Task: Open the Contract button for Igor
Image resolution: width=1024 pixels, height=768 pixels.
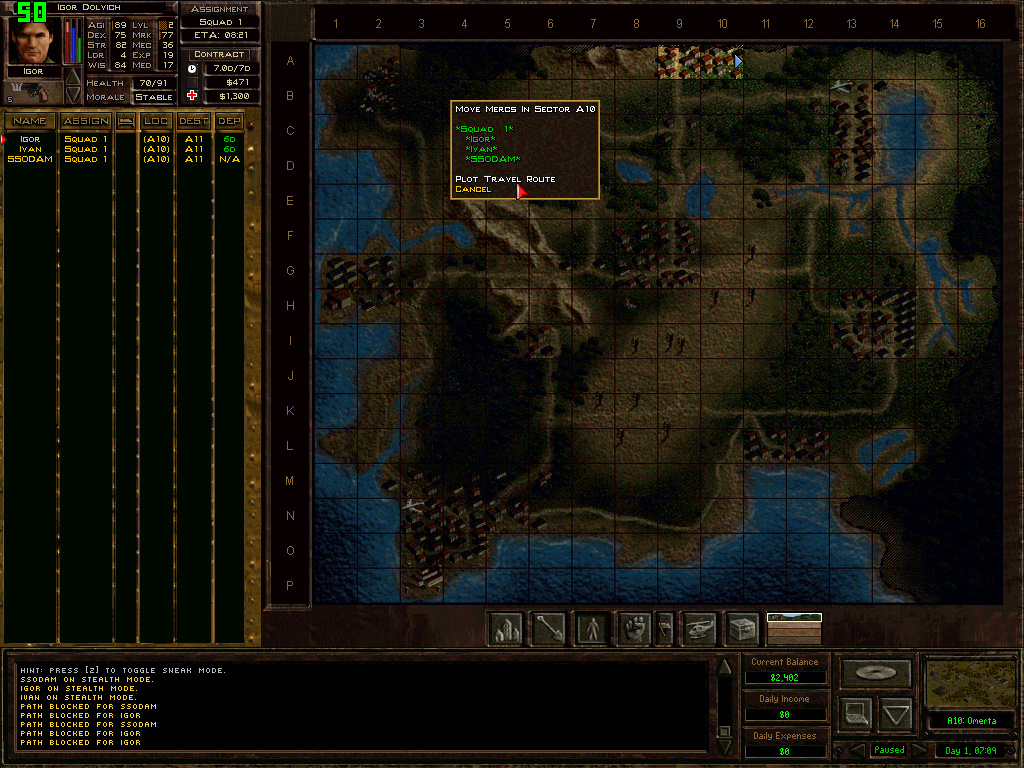Action: click(219, 54)
